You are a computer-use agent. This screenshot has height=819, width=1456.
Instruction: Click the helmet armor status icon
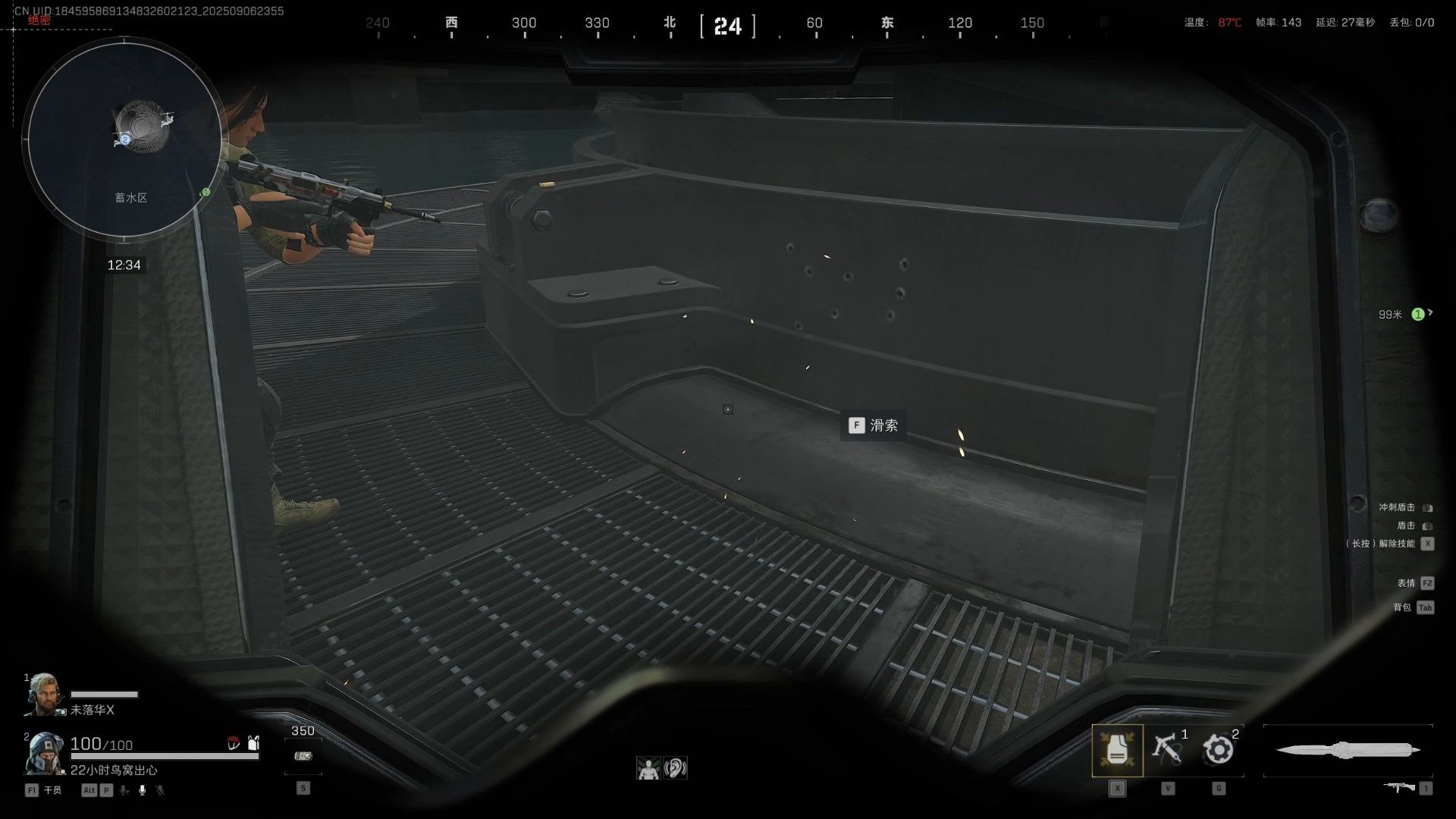(234, 744)
